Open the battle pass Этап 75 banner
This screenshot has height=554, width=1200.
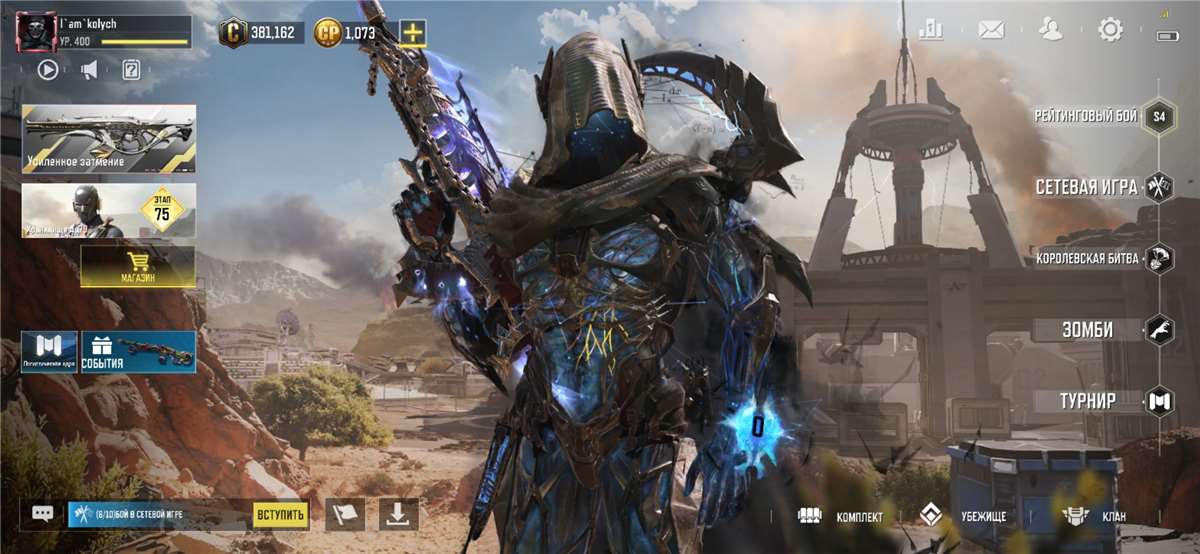pyautogui.click(x=109, y=210)
